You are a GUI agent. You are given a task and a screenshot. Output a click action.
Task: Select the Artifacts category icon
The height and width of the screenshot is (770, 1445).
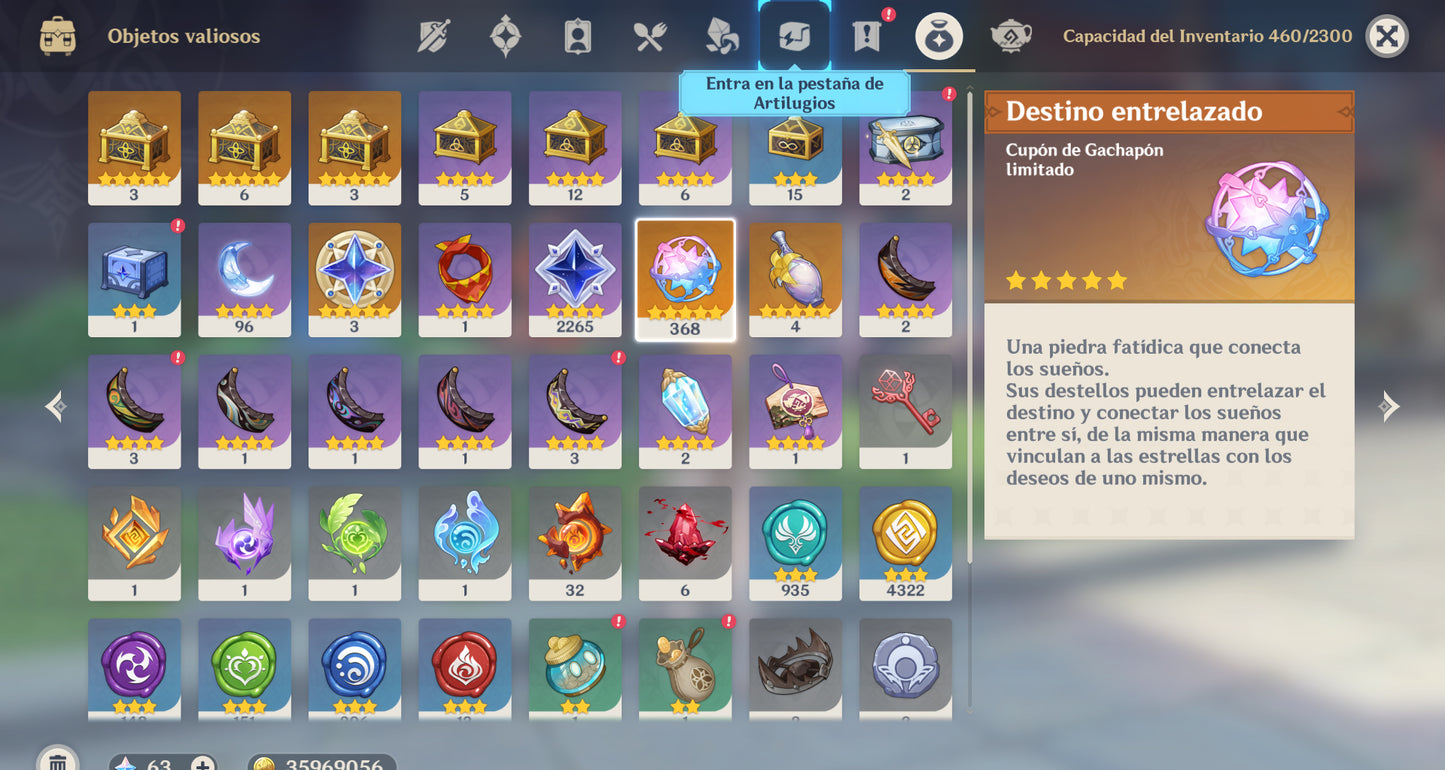505,36
